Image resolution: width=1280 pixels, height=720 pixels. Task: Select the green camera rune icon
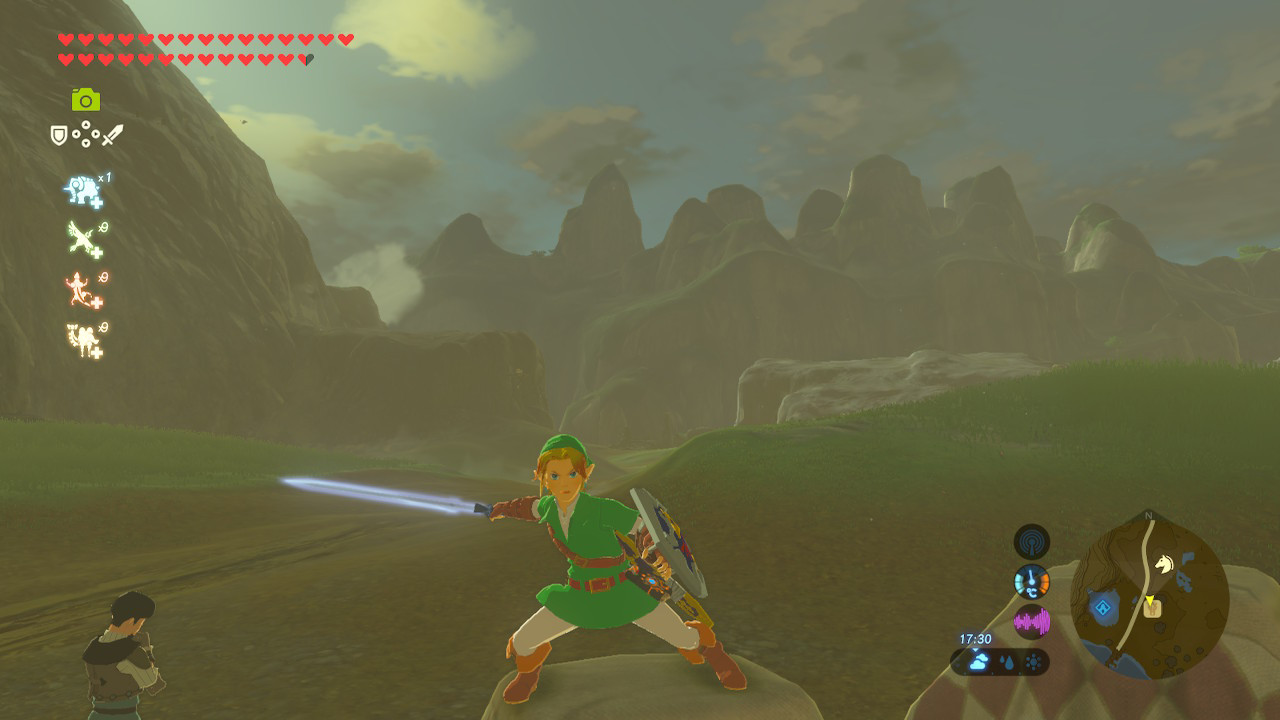coord(86,98)
